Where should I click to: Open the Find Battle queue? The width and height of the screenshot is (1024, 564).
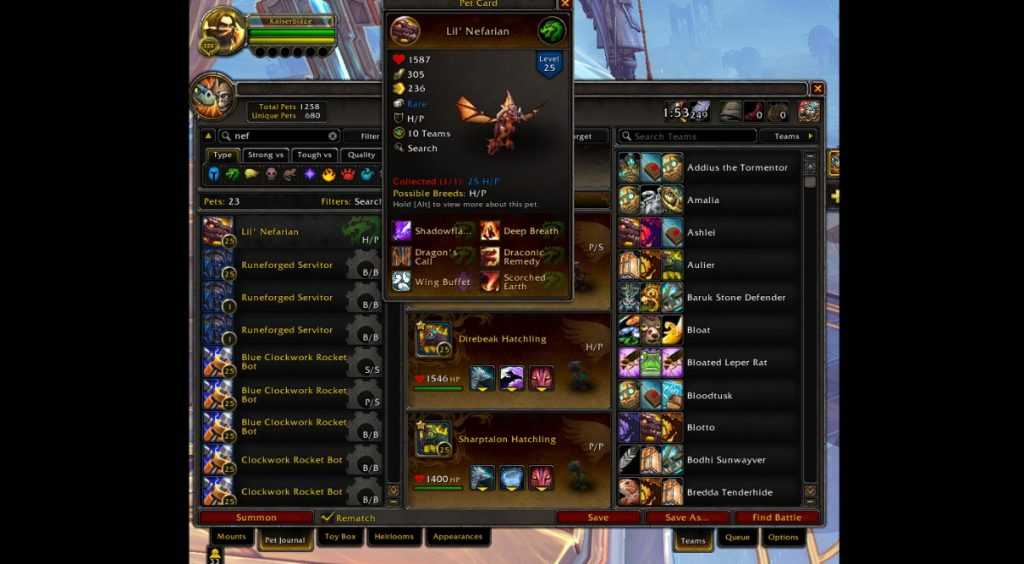pyautogui.click(x=776, y=518)
